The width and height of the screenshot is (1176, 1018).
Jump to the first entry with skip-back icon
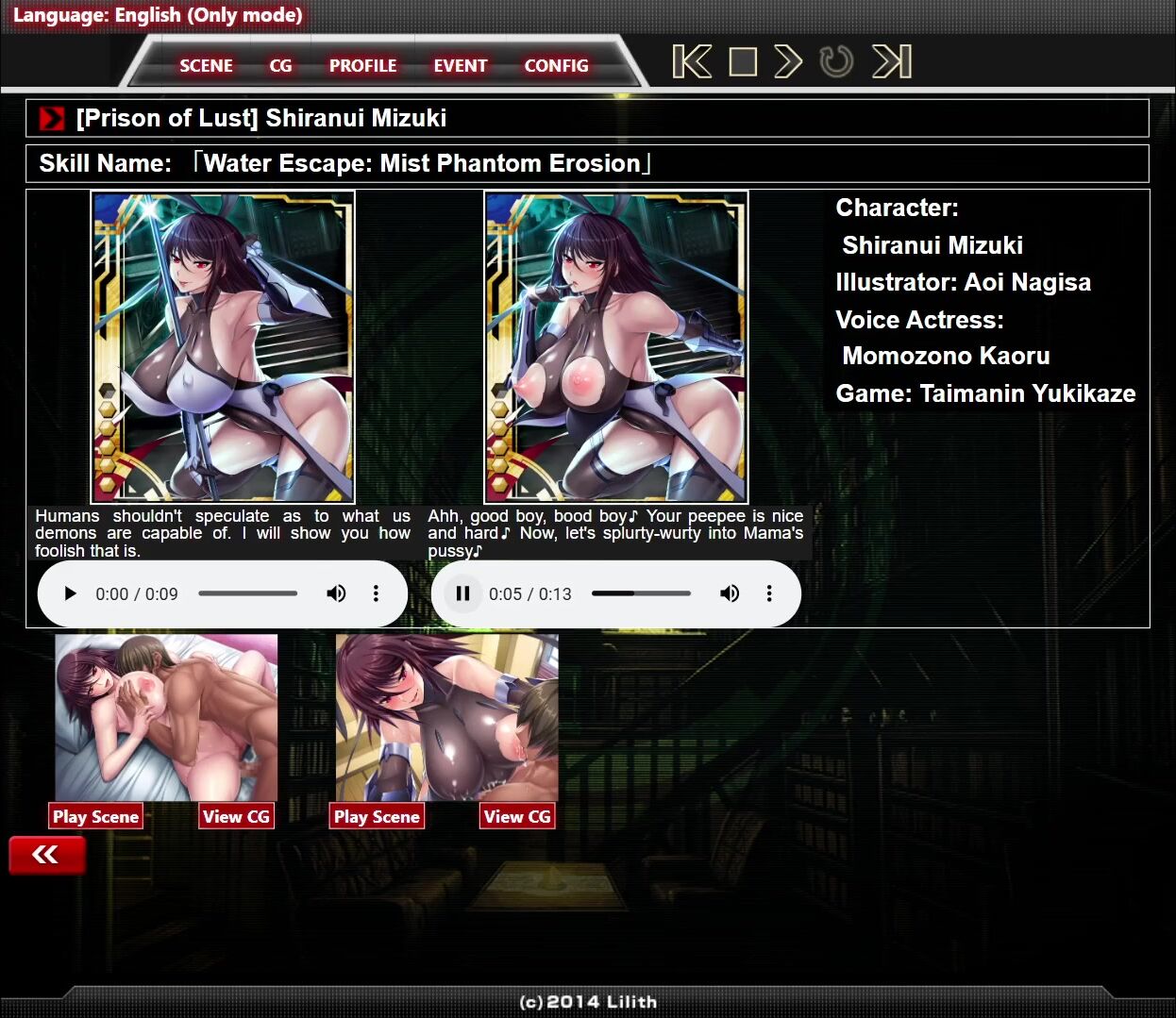tap(692, 62)
